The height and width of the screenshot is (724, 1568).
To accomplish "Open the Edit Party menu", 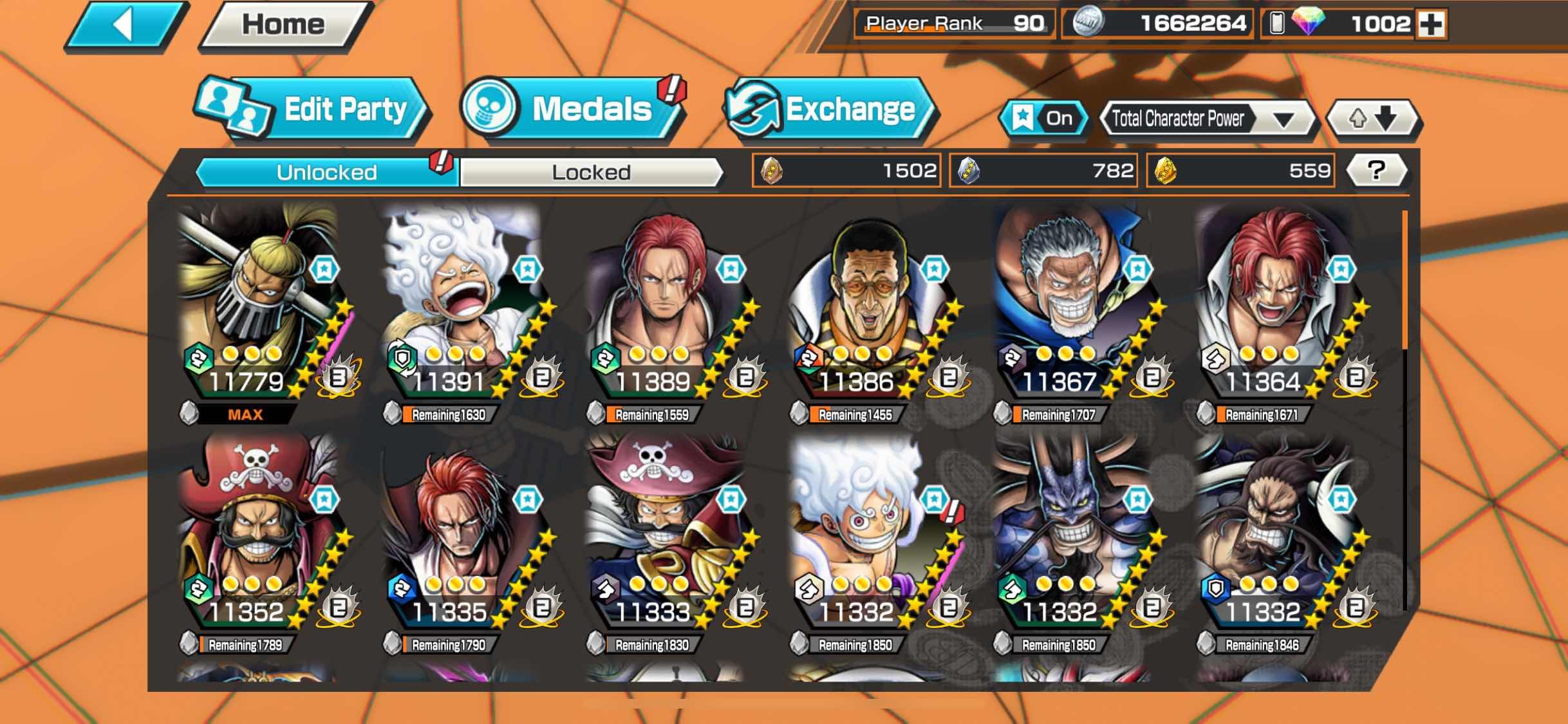I will [x=312, y=109].
